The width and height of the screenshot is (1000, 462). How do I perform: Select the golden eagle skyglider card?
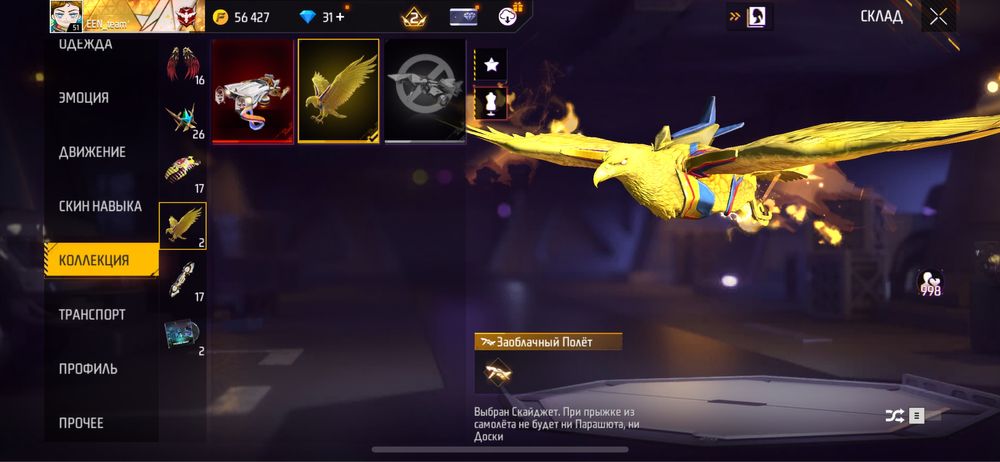pyautogui.click(x=339, y=91)
